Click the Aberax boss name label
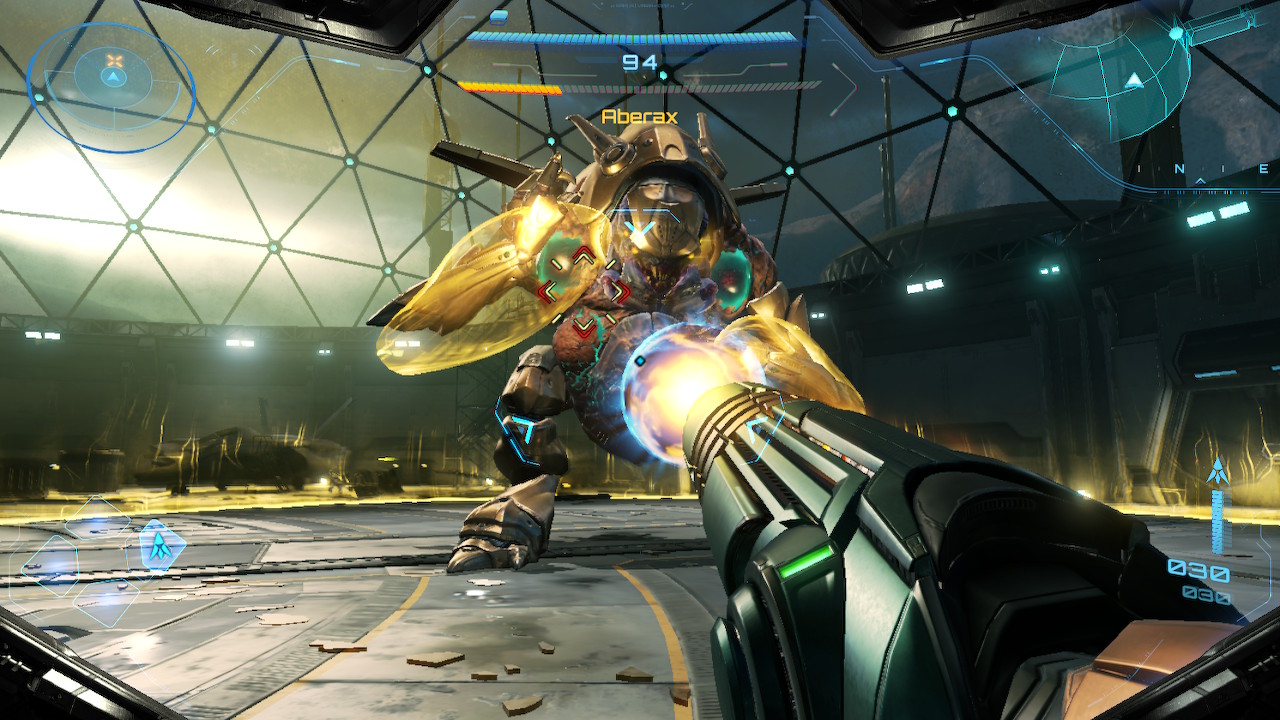The height and width of the screenshot is (720, 1280). tap(639, 117)
